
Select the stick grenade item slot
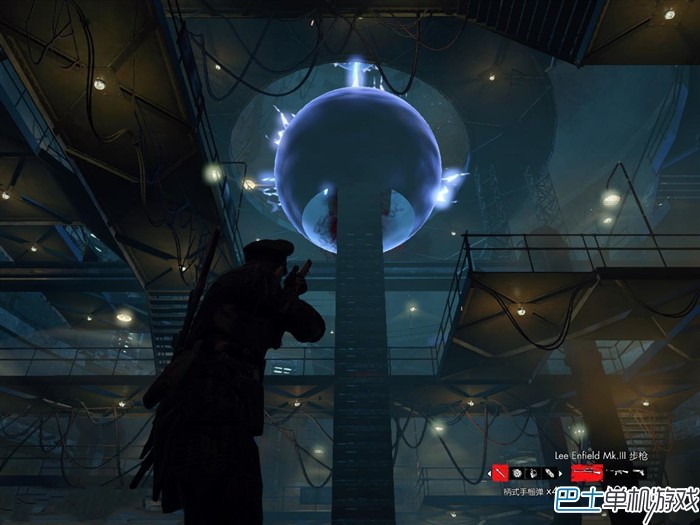coord(500,472)
